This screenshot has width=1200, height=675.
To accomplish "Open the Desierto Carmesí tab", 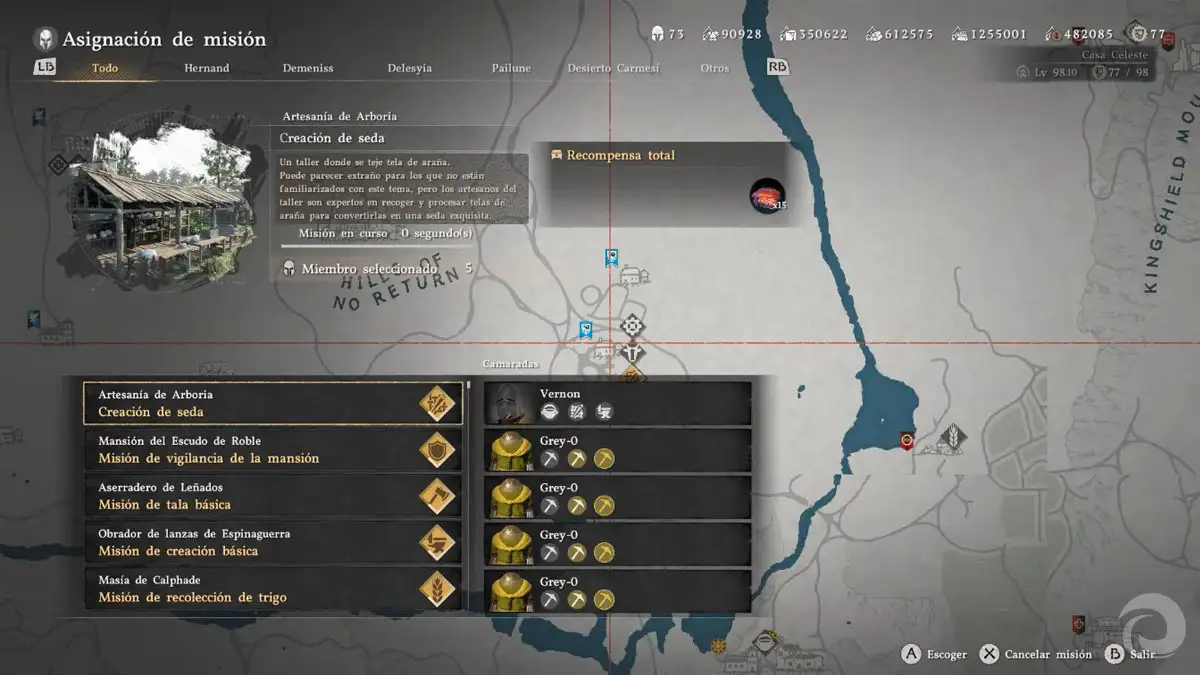I will 613,68.
